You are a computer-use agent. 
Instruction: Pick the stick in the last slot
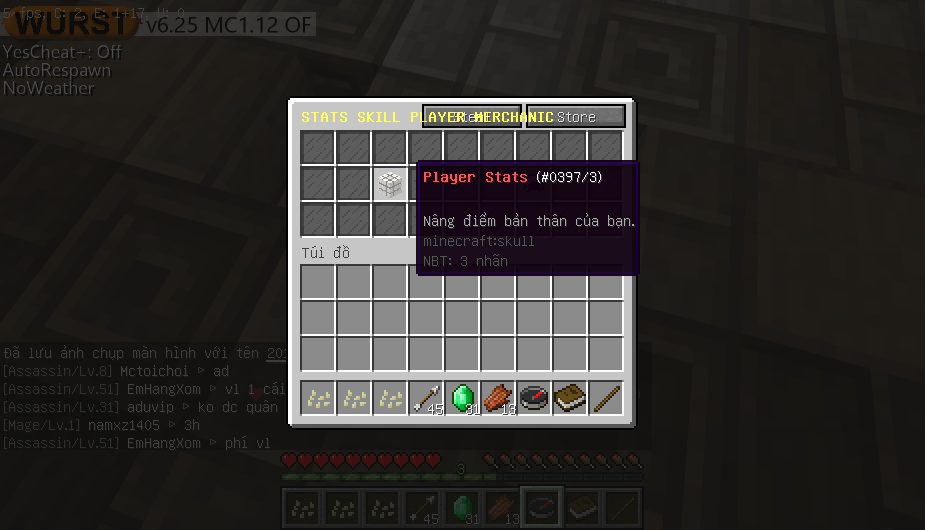tap(606, 398)
